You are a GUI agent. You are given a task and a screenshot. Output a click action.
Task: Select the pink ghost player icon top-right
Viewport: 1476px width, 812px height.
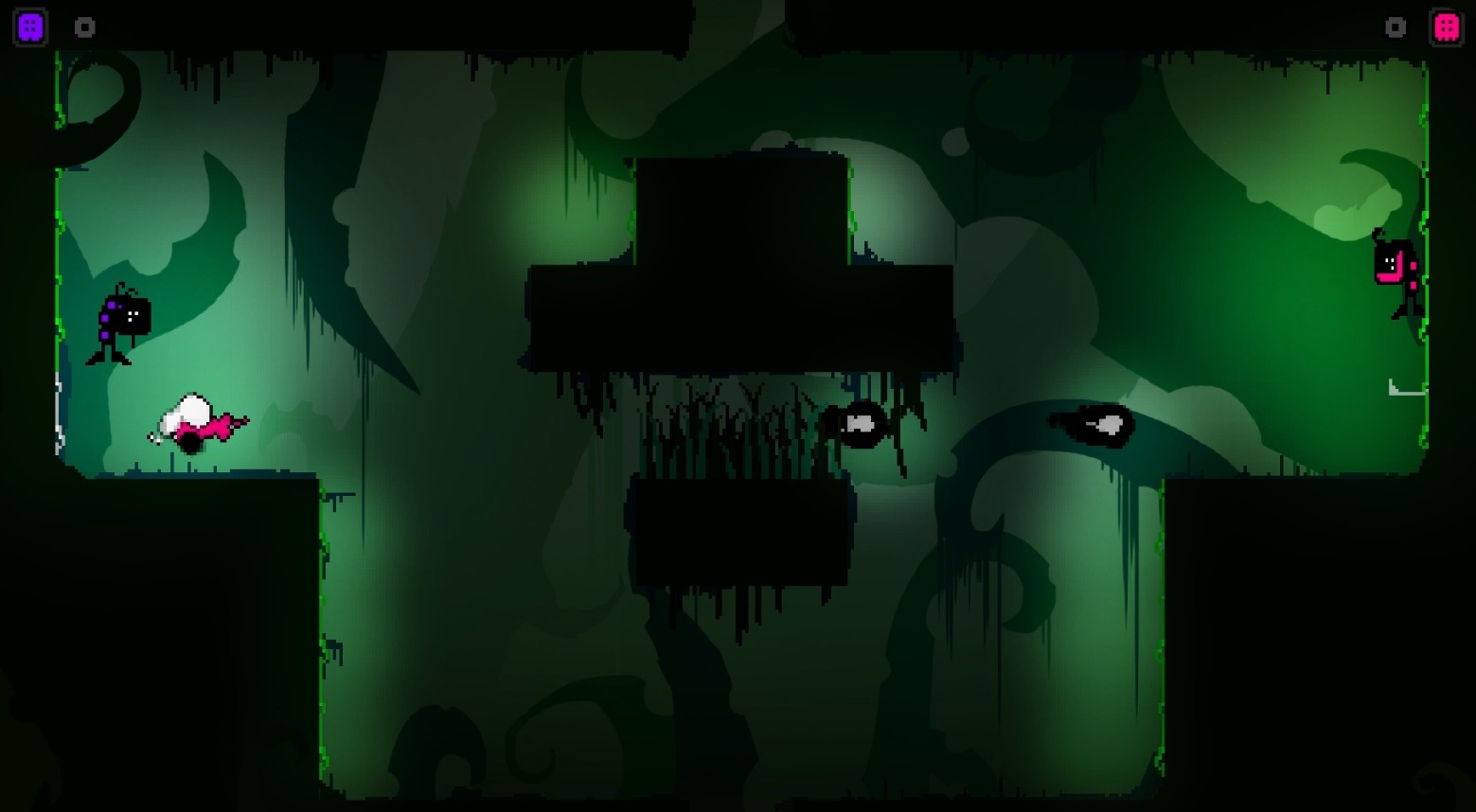click(x=1446, y=26)
